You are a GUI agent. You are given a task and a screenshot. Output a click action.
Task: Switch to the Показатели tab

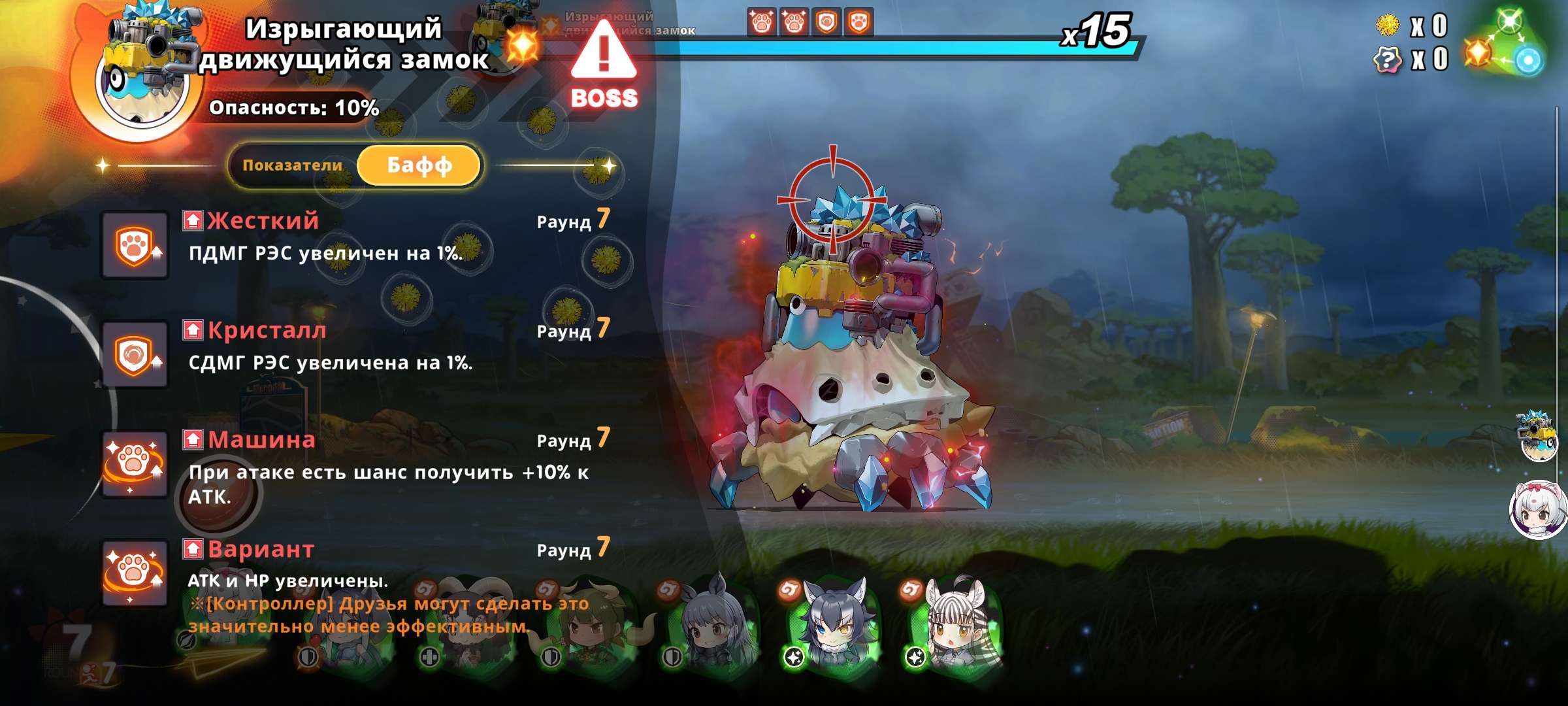click(293, 165)
